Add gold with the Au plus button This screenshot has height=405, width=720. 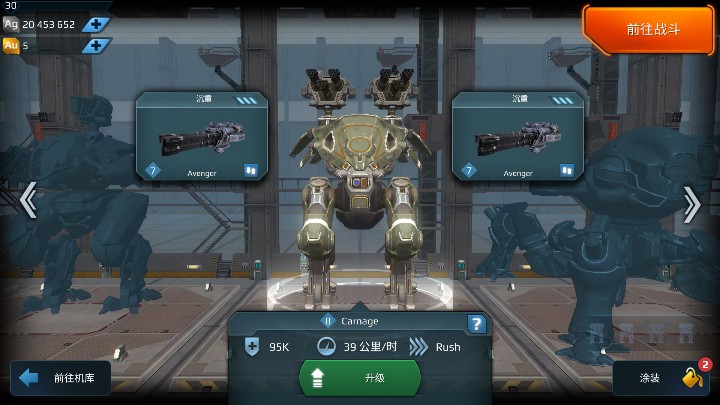pyautogui.click(x=96, y=45)
